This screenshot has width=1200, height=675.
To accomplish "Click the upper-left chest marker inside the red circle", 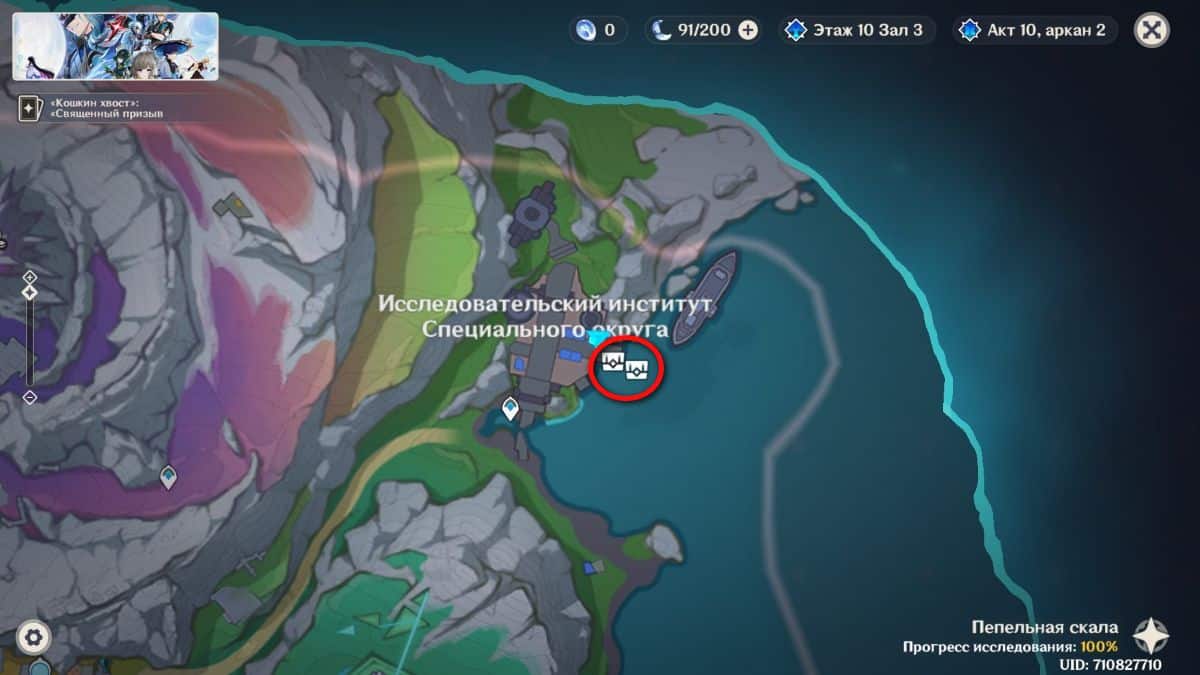I will point(614,362).
